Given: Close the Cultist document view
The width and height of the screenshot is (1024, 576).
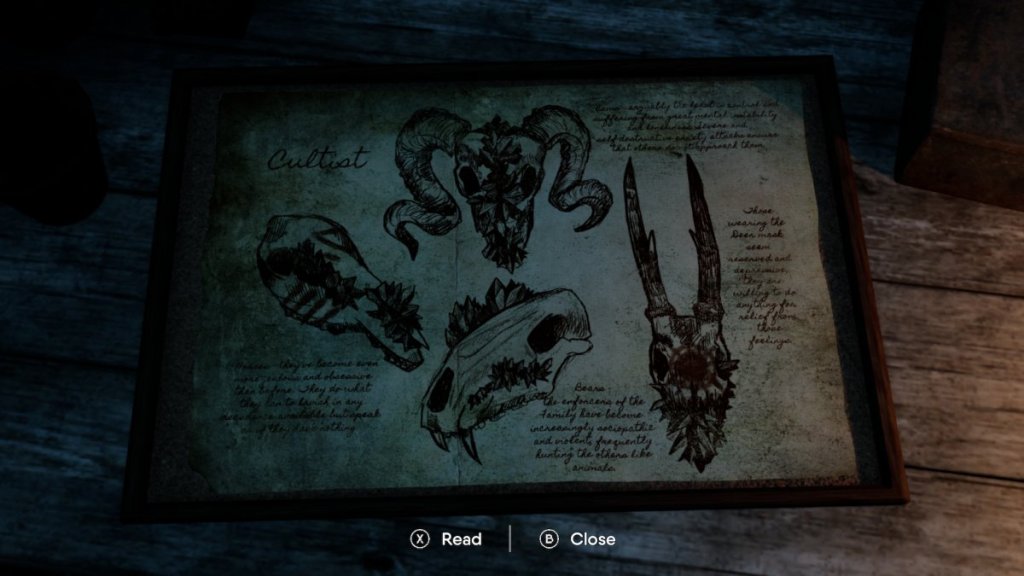Looking at the screenshot, I should coord(578,539).
